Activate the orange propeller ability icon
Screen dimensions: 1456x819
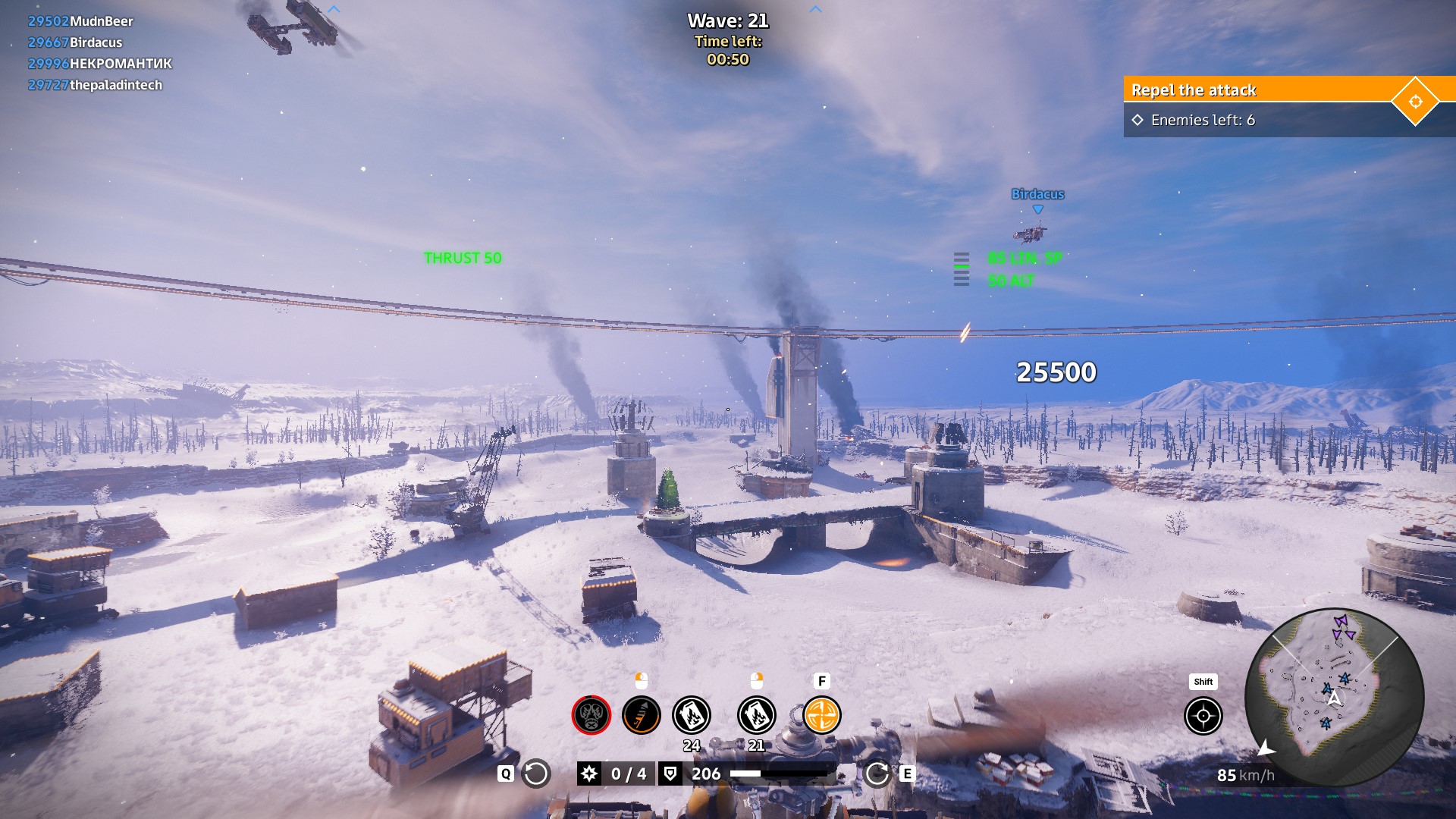(x=821, y=715)
